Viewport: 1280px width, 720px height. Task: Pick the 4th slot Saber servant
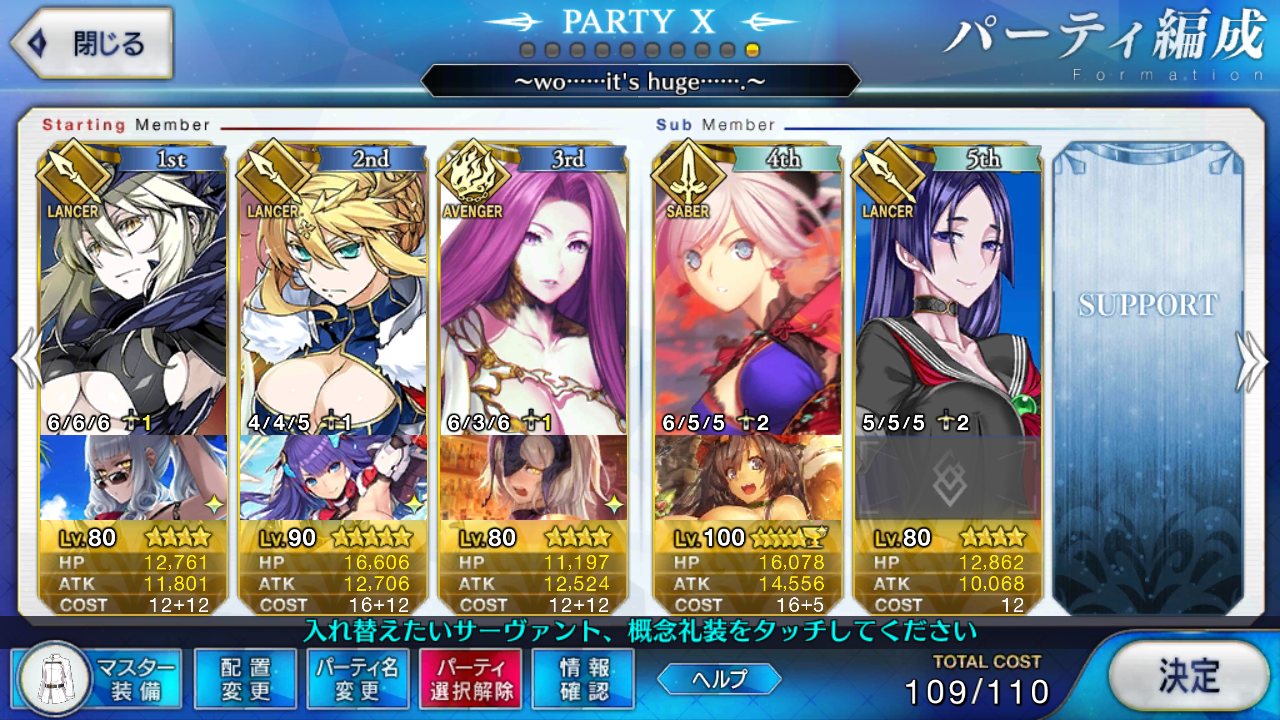point(748,300)
